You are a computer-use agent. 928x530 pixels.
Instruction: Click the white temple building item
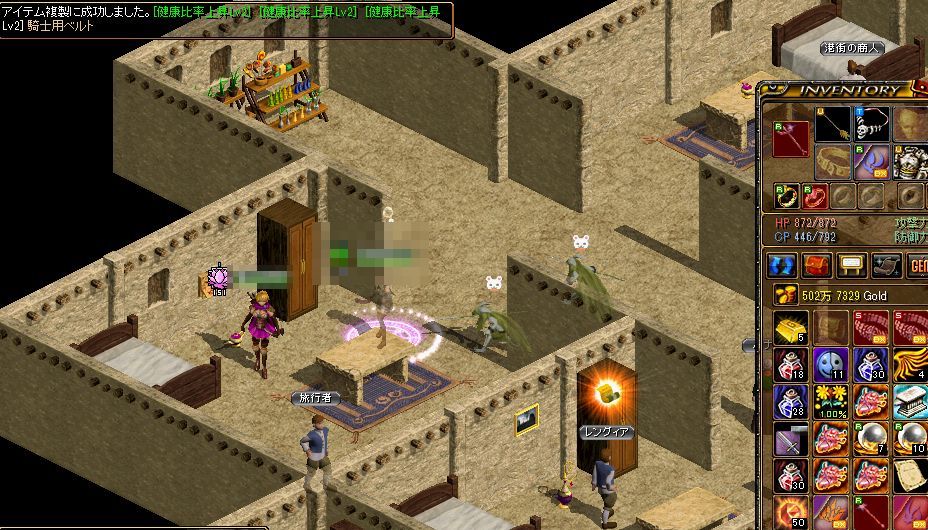[910, 401]
